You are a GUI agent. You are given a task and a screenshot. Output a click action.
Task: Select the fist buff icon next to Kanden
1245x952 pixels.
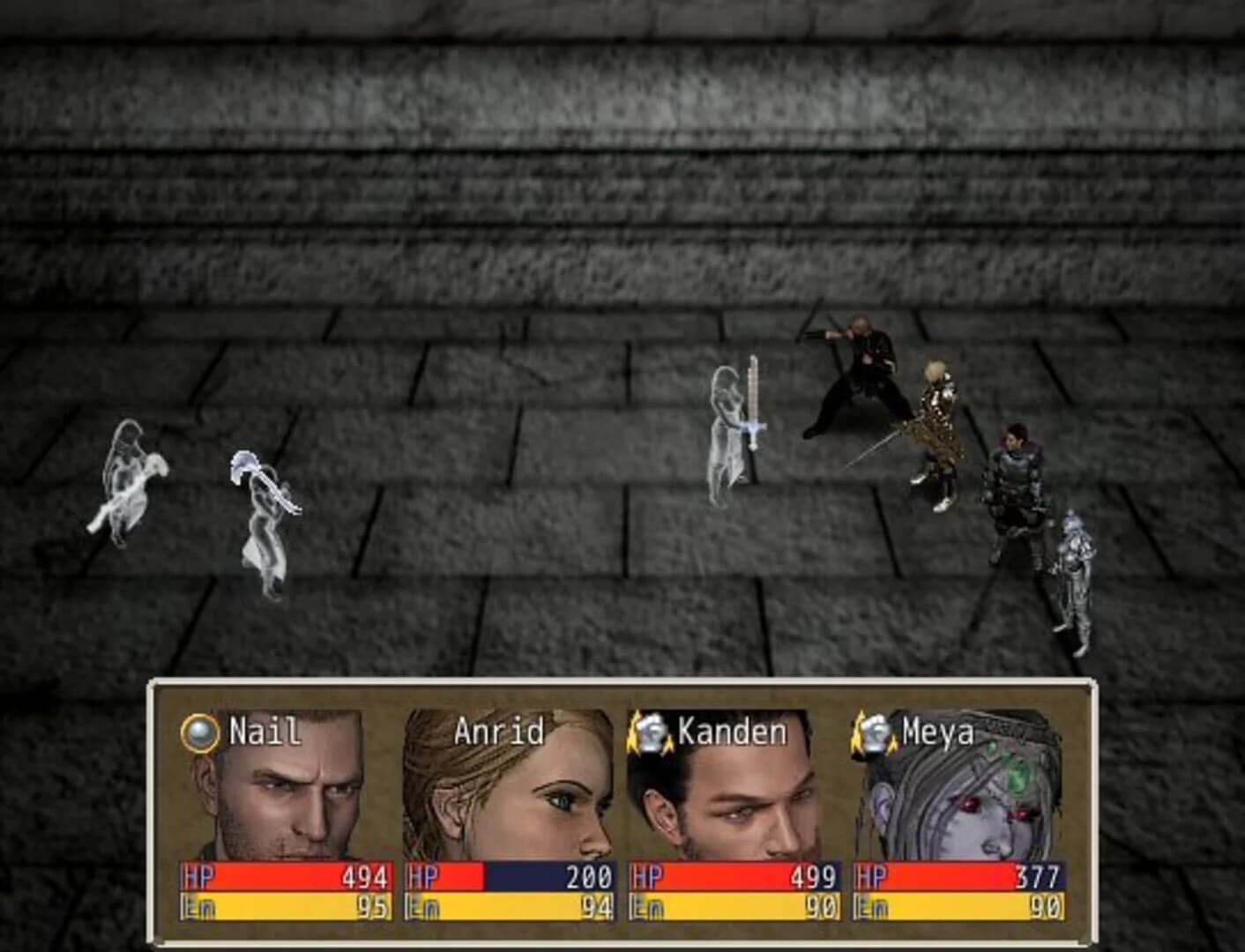click(650, 730)
